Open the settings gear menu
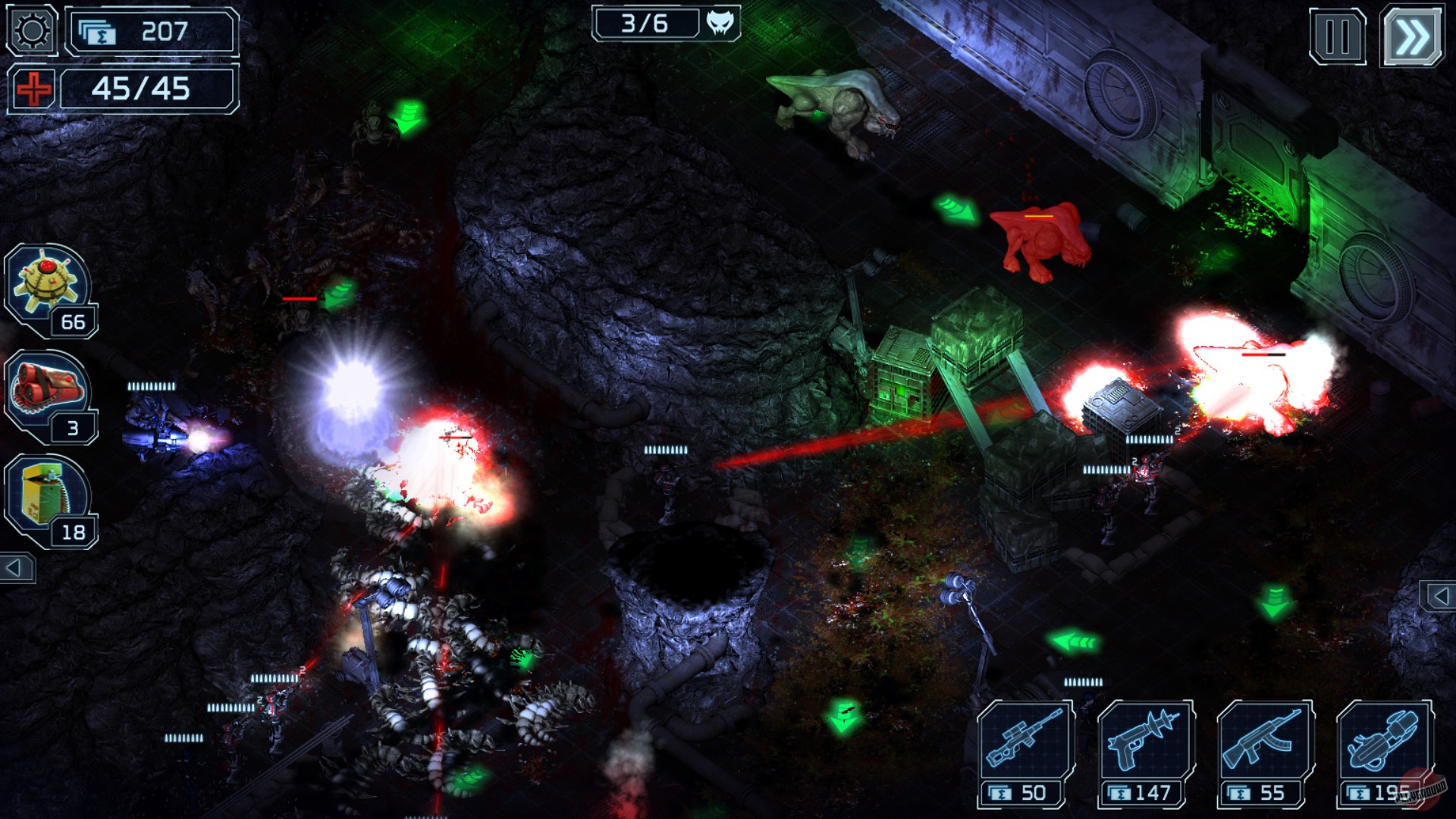The image size is (1456, 819). 29,30
